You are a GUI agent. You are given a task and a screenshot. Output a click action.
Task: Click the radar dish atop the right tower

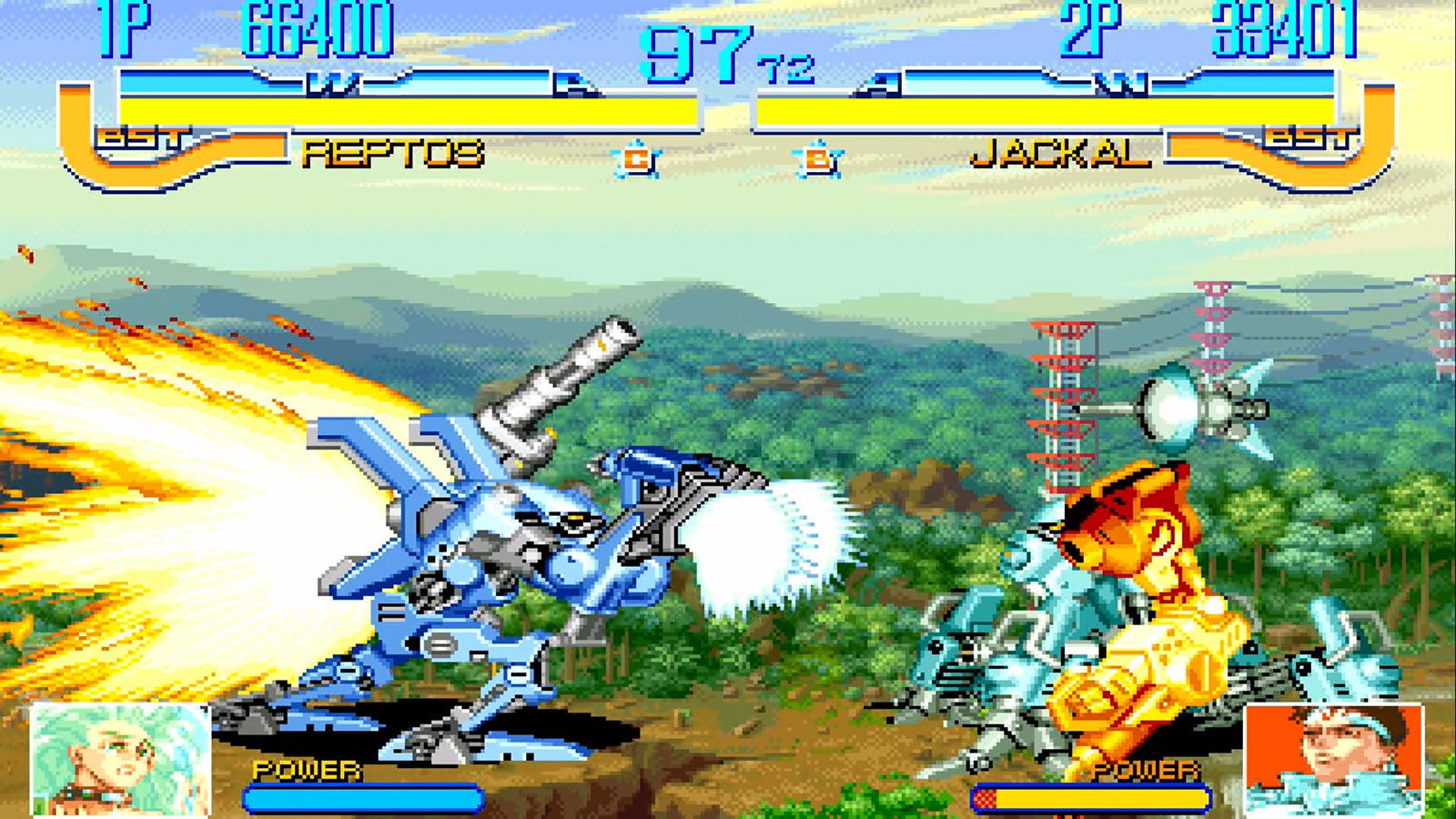pos(1172,409)
